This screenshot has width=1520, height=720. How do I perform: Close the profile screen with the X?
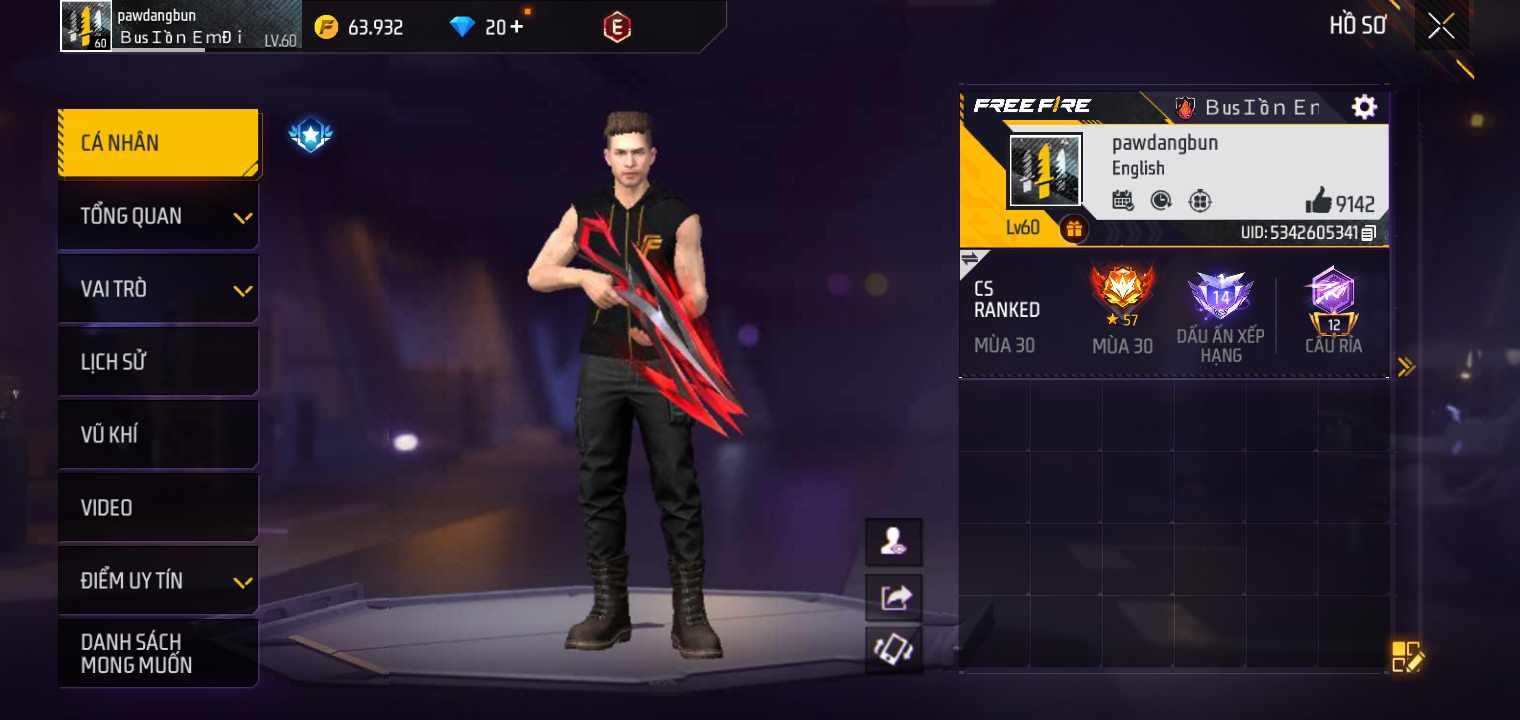[x=1441, y=26]
